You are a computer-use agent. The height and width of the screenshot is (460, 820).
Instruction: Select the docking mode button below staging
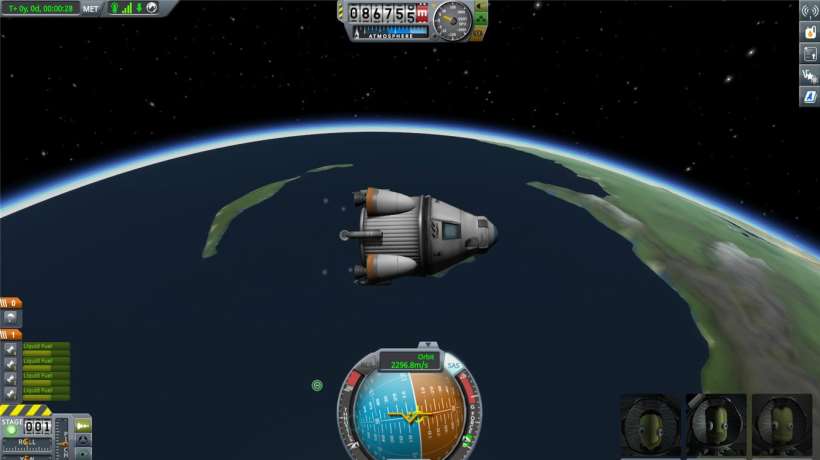pos(84,442)
